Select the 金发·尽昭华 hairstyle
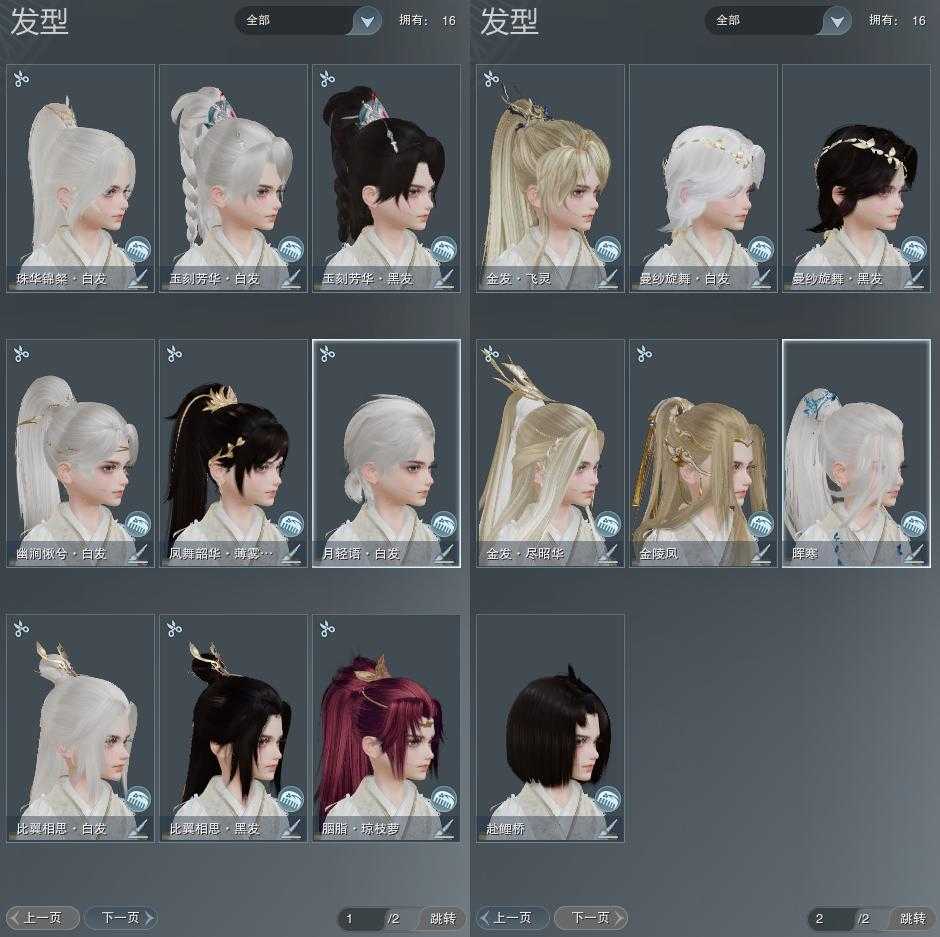 pos(550,453)
